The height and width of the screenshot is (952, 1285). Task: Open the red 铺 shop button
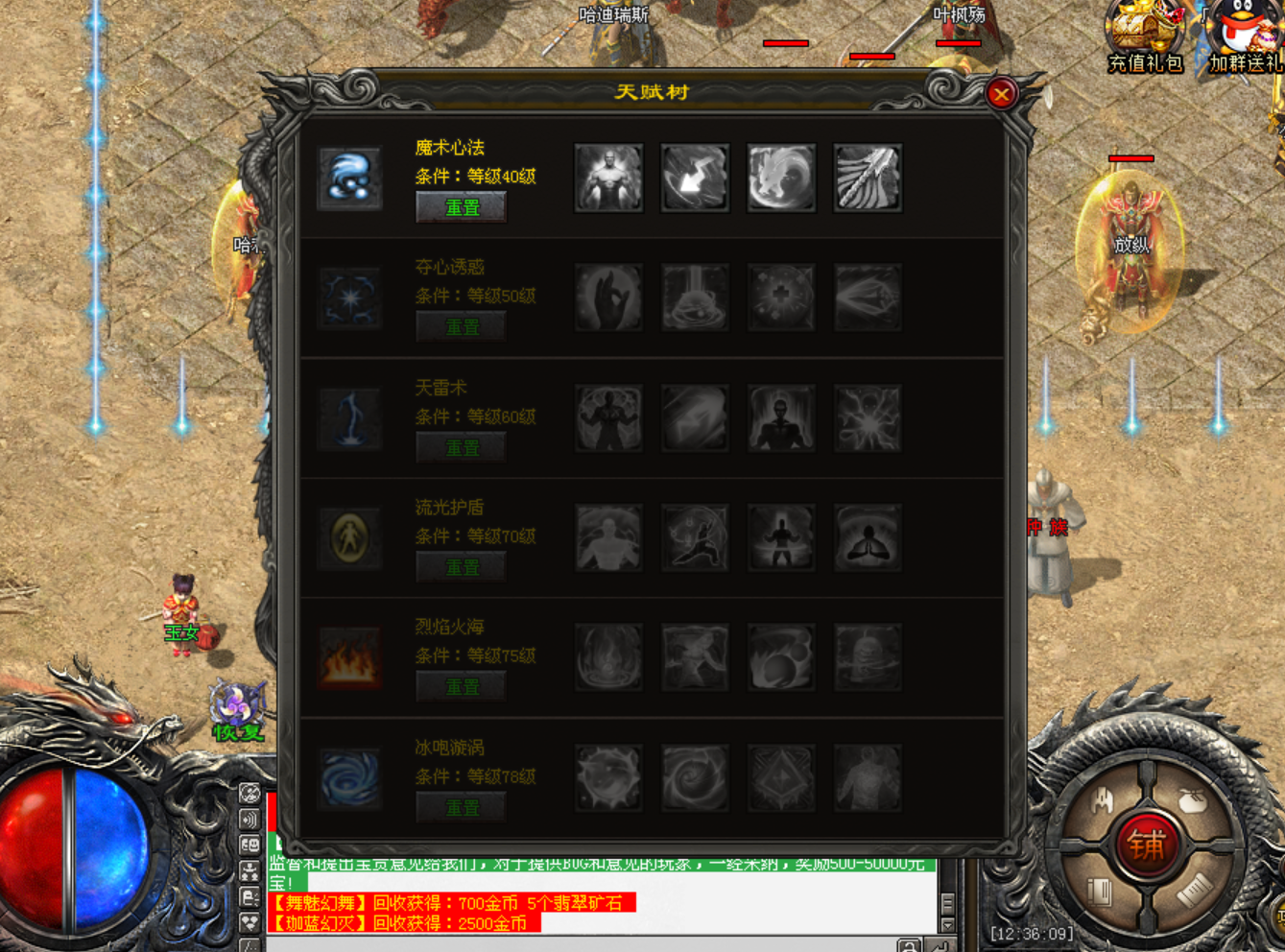[1146, 845]
